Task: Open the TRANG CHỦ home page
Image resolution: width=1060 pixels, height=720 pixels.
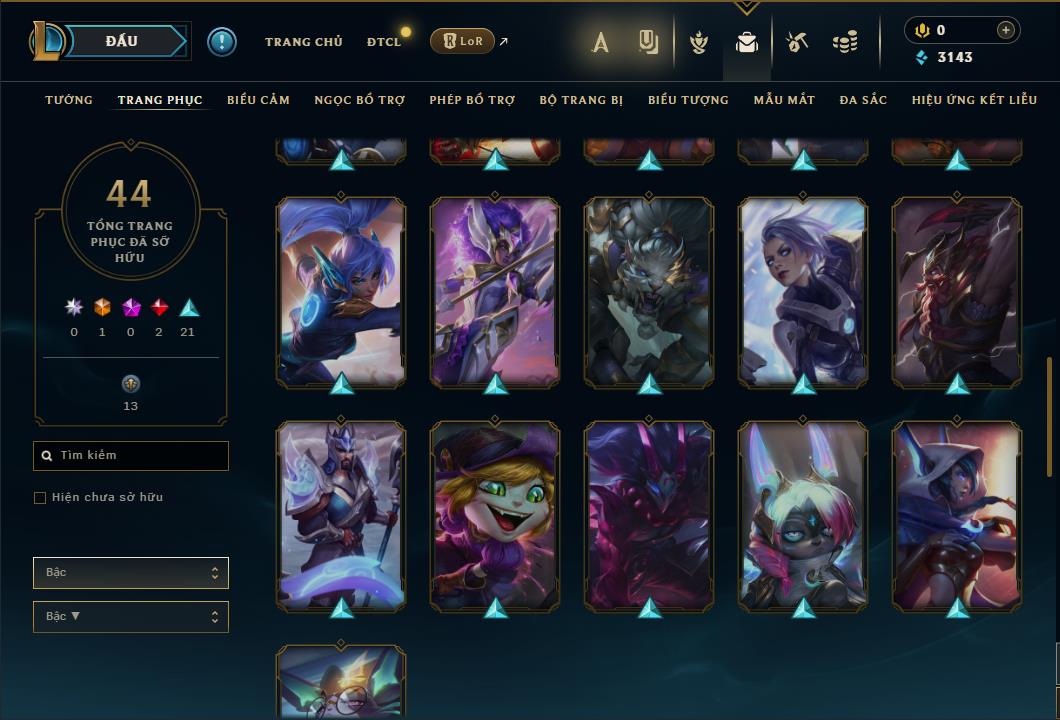Action: [303, 42]
